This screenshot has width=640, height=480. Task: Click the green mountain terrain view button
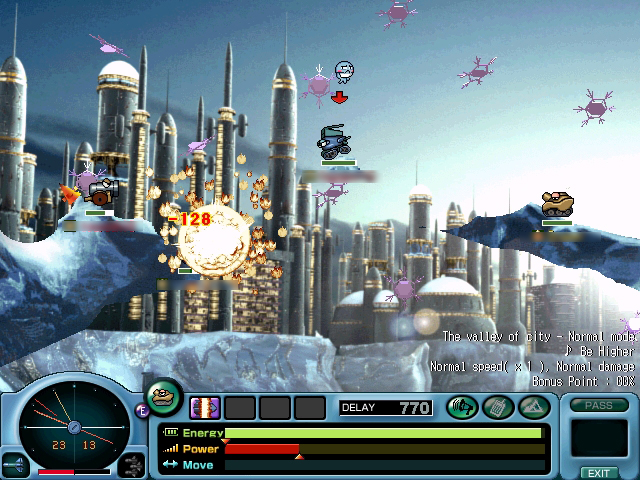(531, 407)
